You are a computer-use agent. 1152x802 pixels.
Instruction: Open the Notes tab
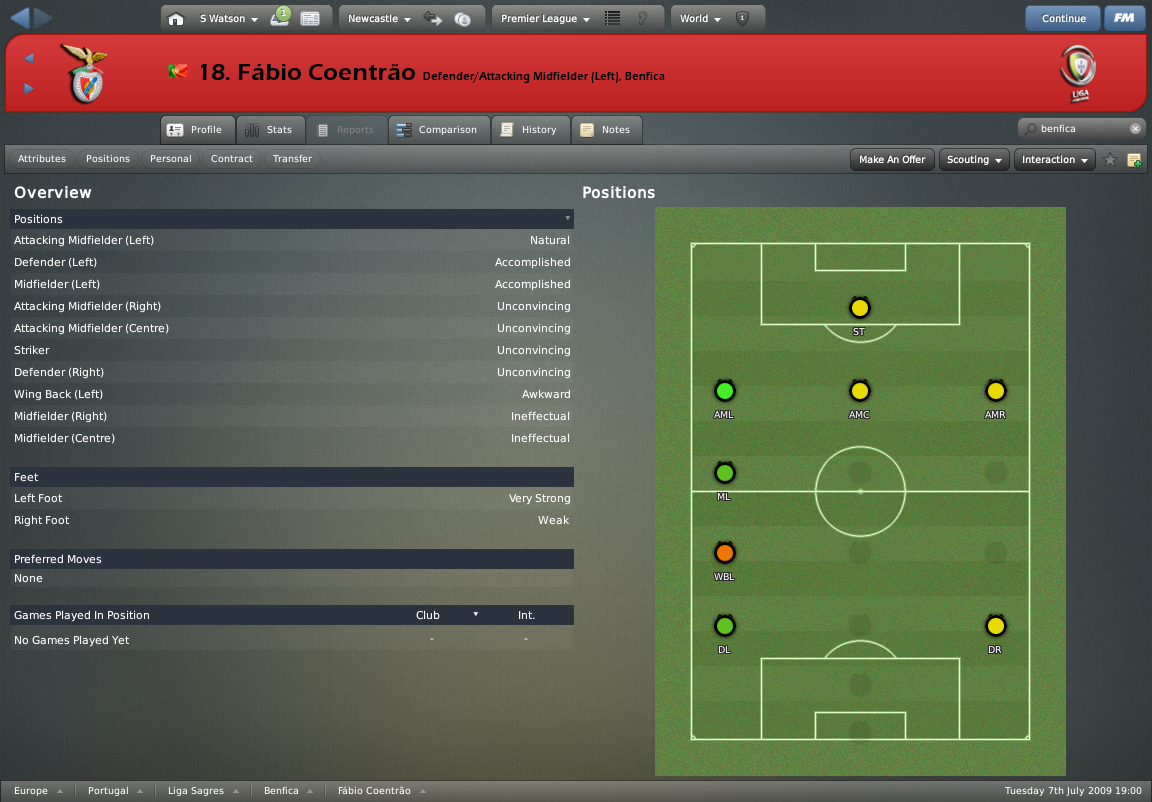(606, 130)
